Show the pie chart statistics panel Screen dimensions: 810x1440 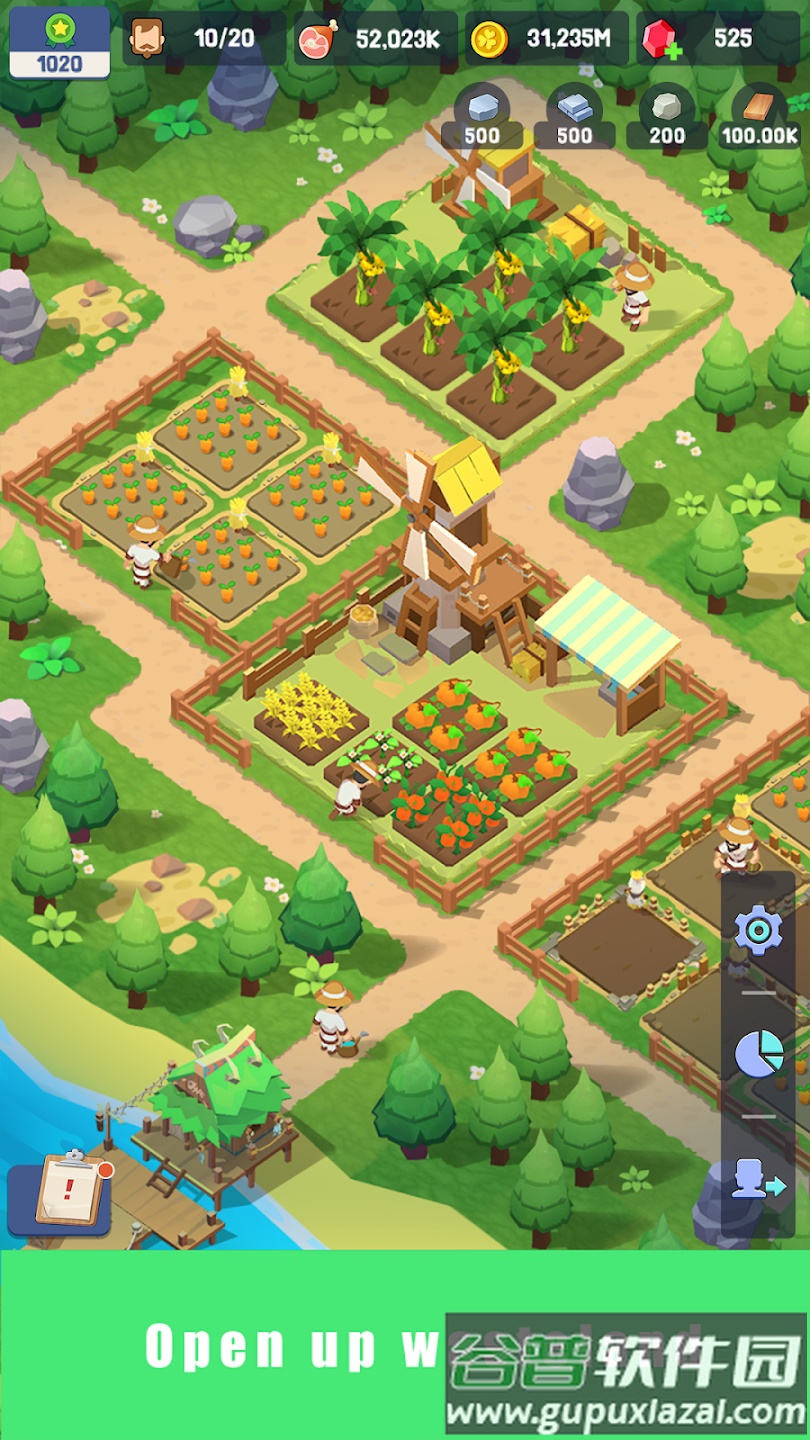coord(758,1055)
